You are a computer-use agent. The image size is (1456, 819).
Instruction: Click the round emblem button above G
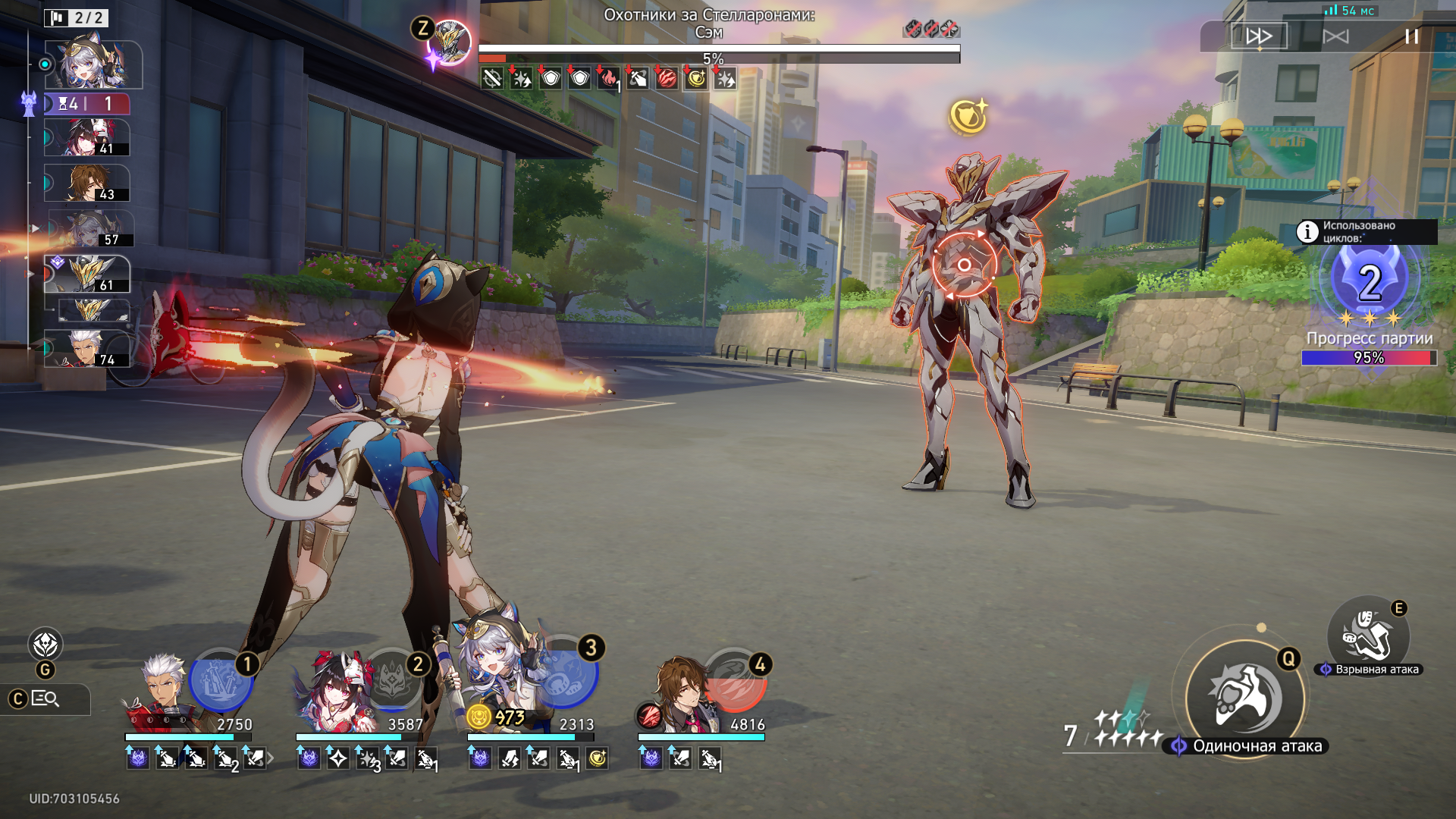point(45,645)
